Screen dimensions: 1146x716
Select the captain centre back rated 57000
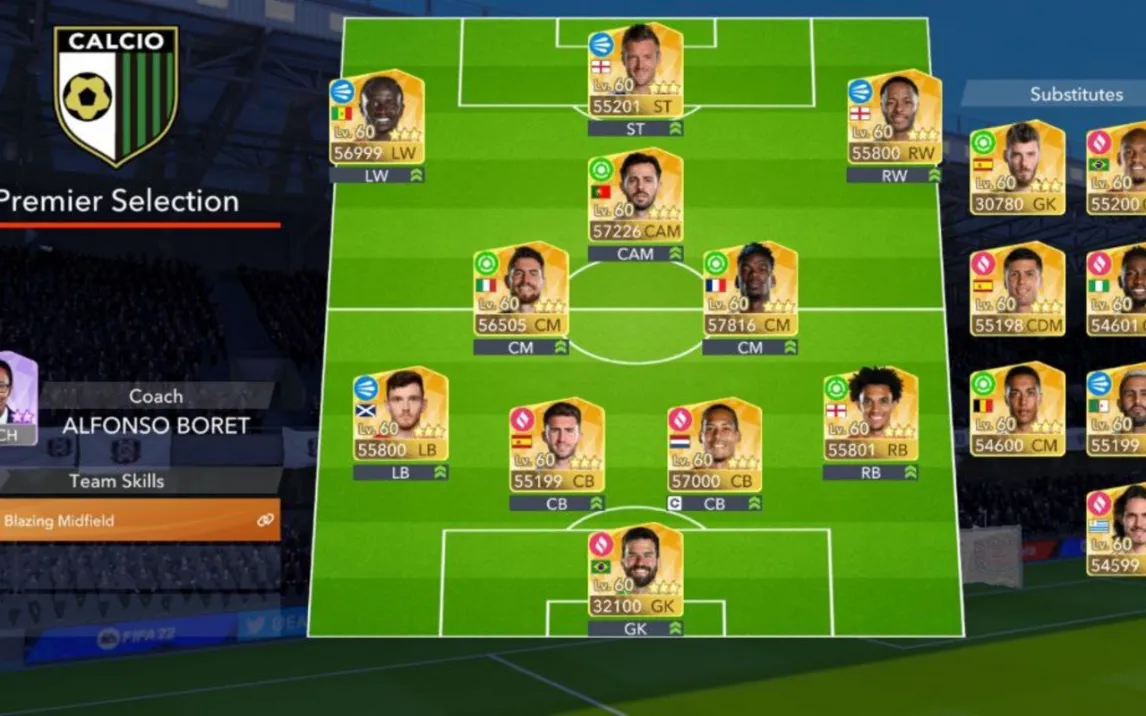[x=714, y=446]
